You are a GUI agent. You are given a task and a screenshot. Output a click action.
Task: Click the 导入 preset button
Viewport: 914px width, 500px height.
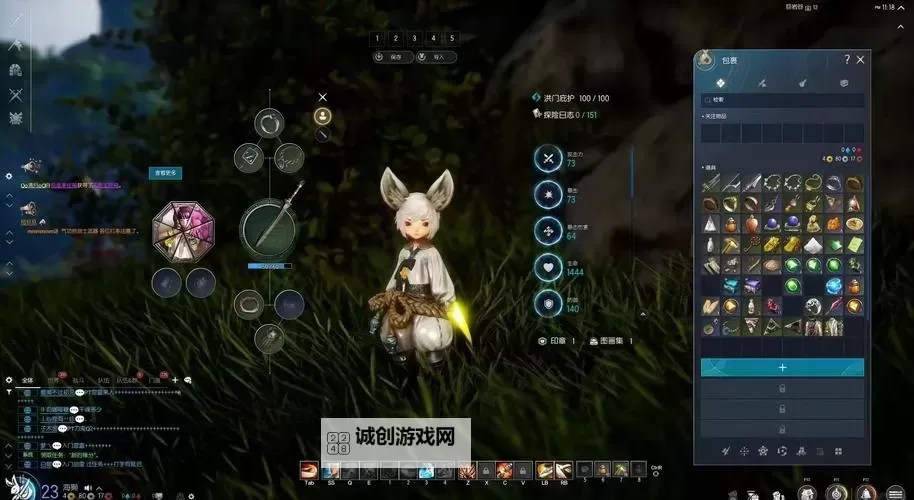point(436,57)
